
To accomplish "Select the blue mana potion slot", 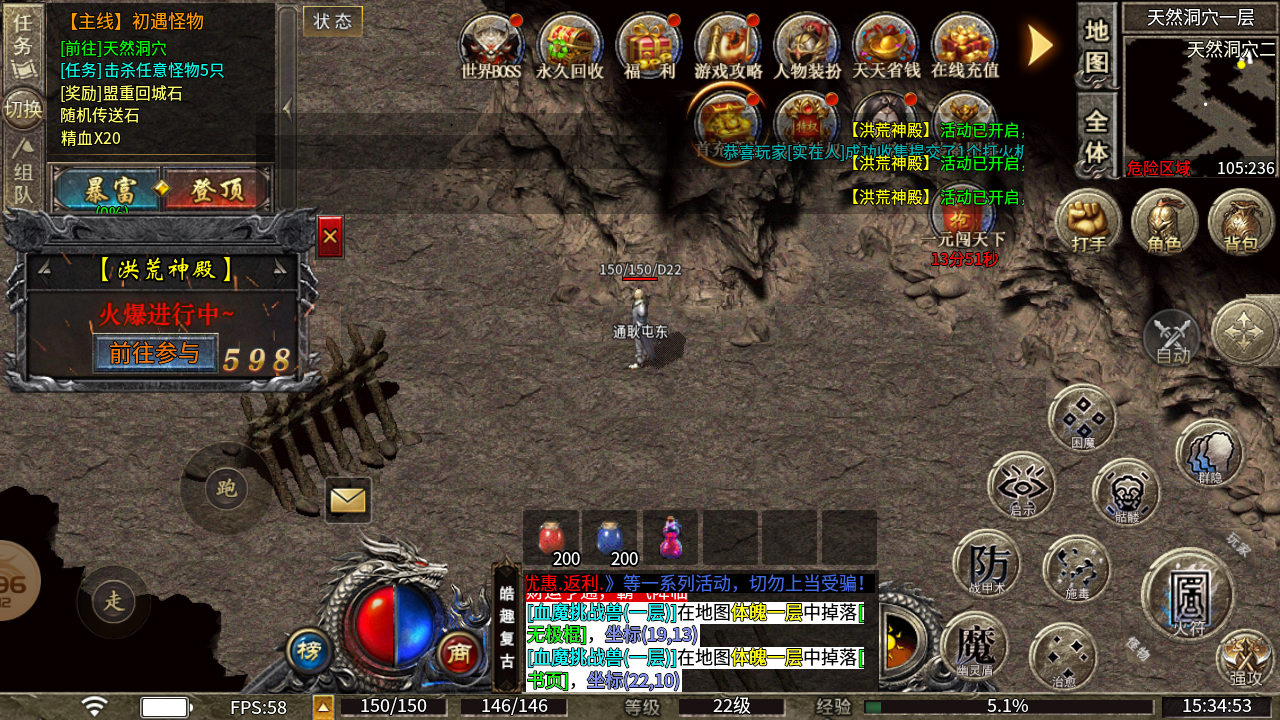I will [610, 538].
